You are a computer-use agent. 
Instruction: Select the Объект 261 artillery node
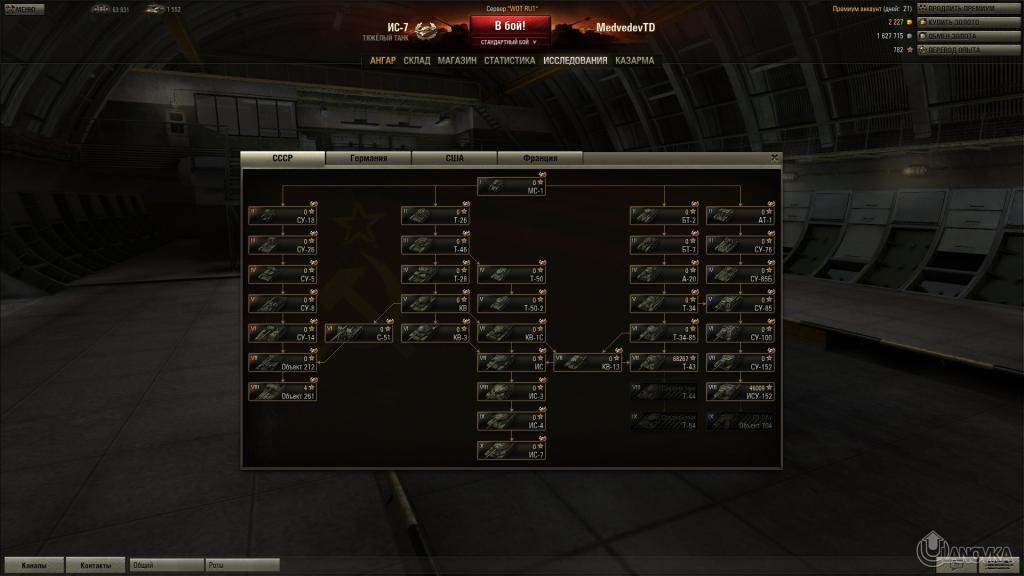tap(283, 391)
